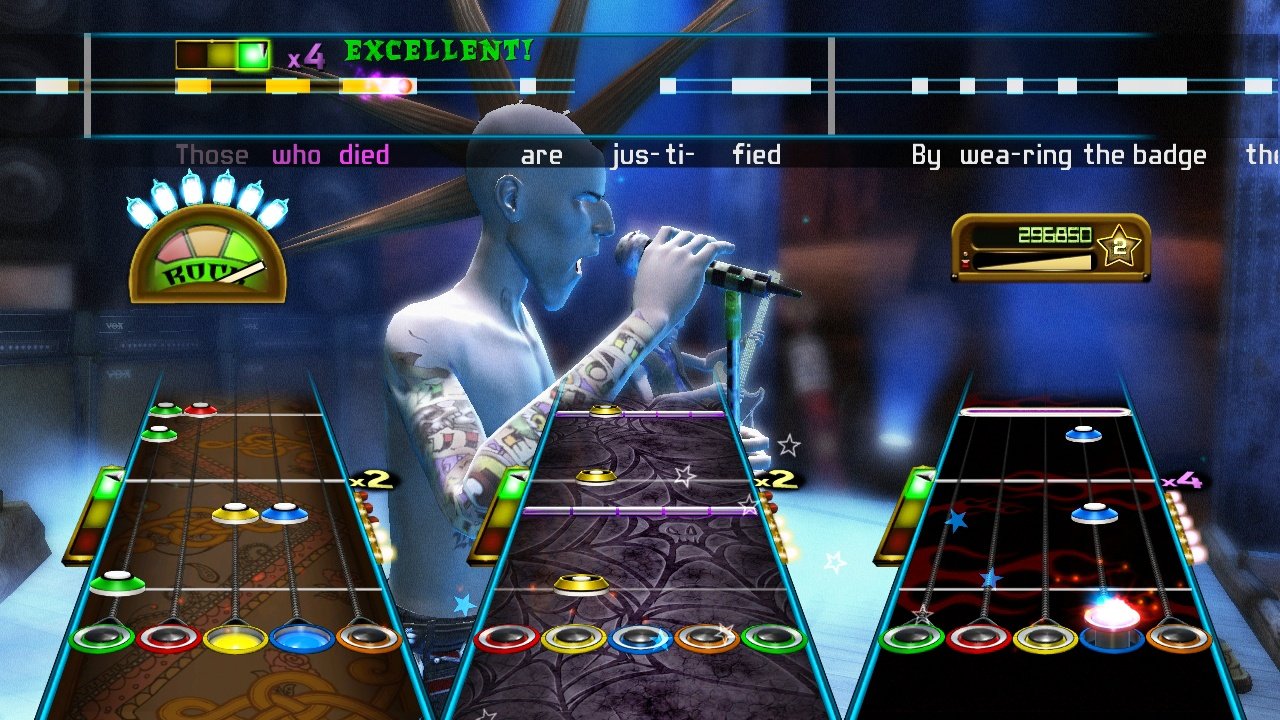Click the EXCELLENT! performance text
The height and width of the screenshot is (720, 1280).
tap(438, 50)
